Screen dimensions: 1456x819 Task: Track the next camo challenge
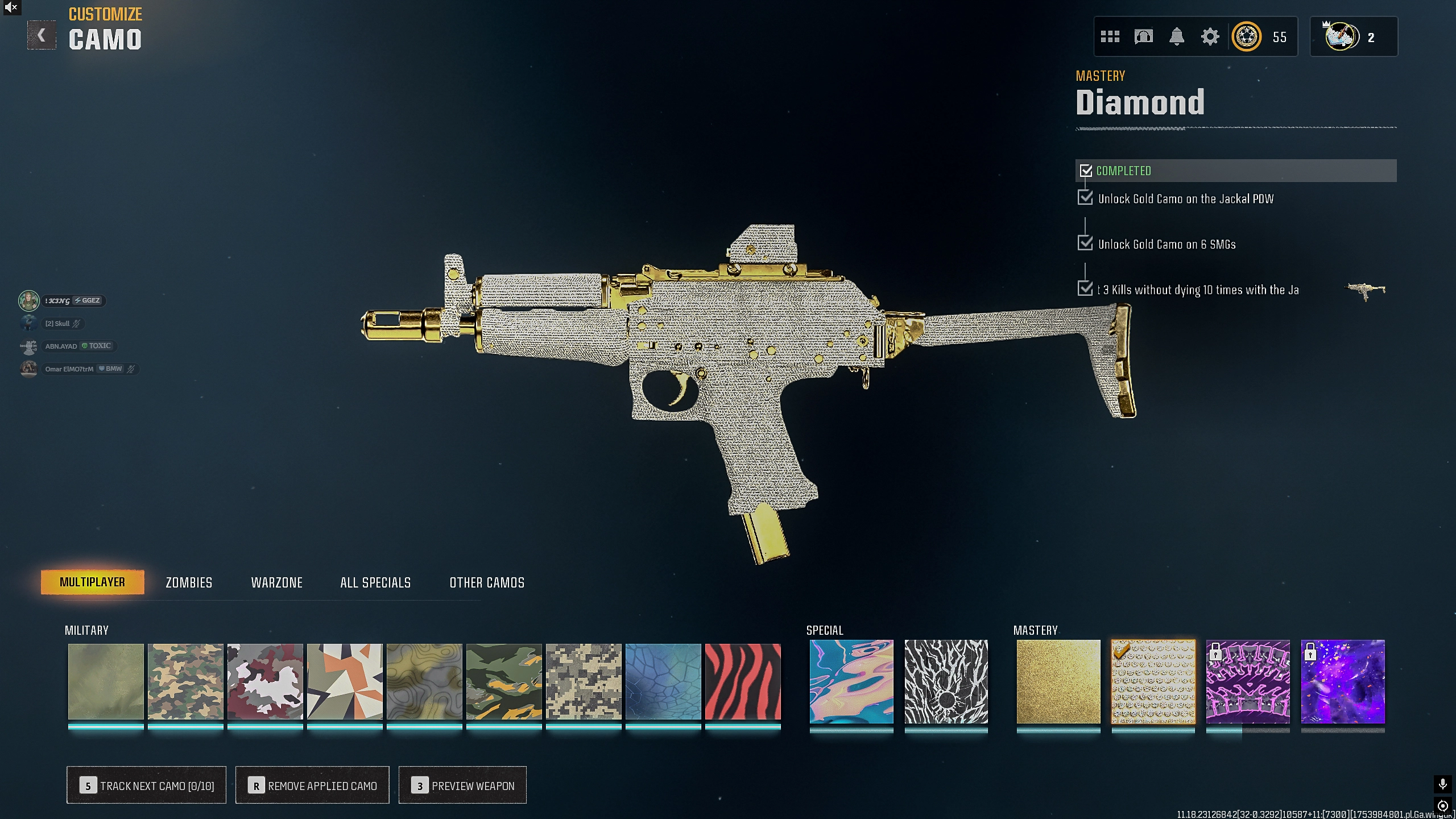146,785
